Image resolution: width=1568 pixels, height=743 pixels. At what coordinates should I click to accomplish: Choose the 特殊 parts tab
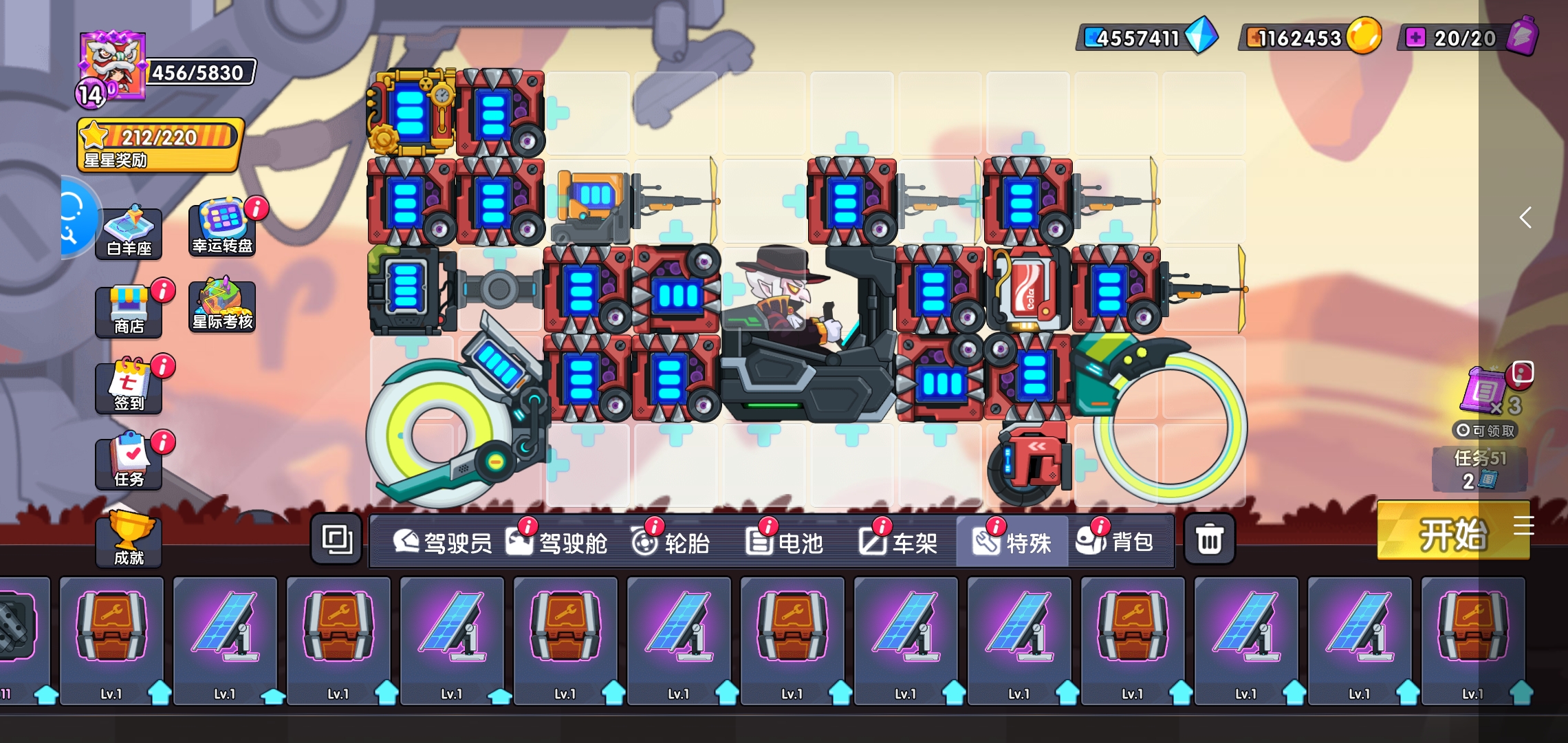1012,543
